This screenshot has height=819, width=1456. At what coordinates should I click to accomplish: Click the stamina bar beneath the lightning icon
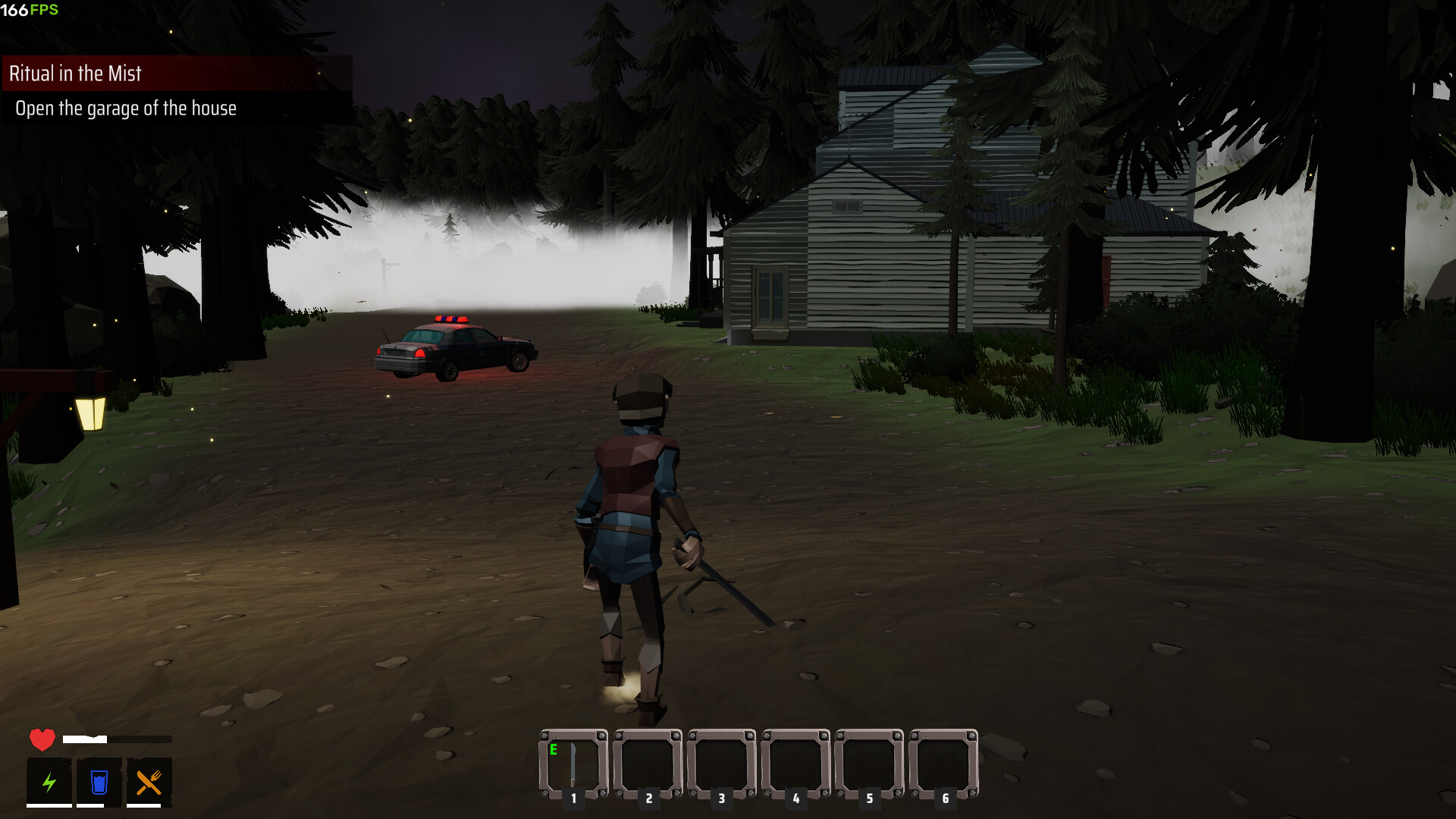coord(49,805)
